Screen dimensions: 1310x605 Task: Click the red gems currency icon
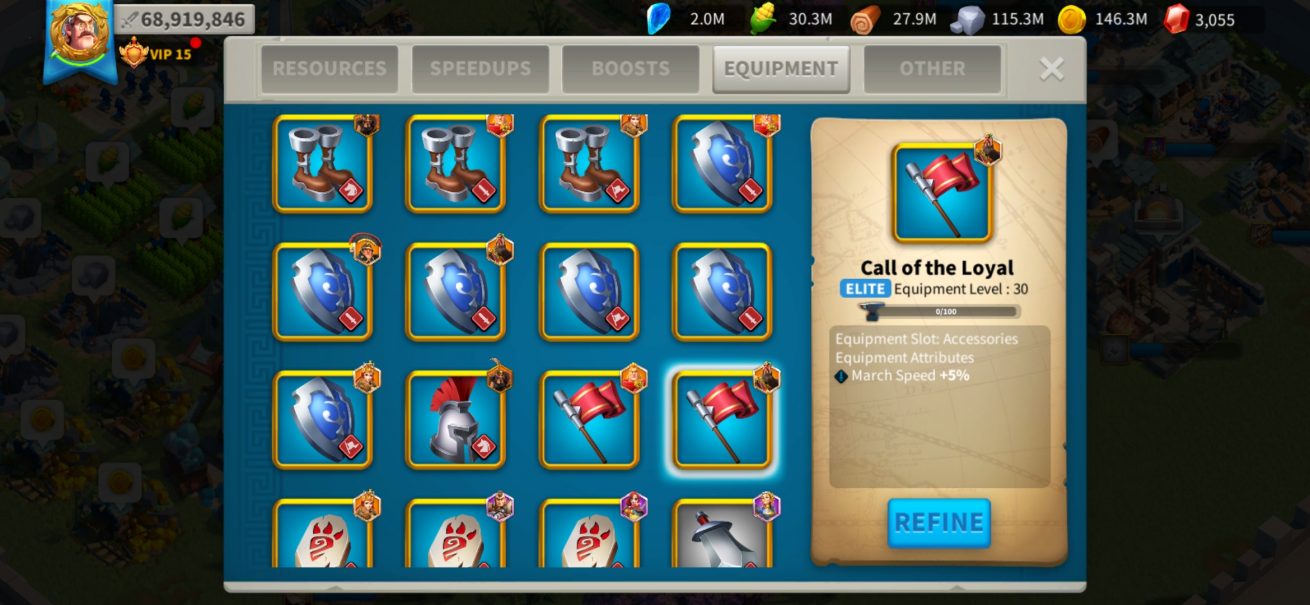1177,19
